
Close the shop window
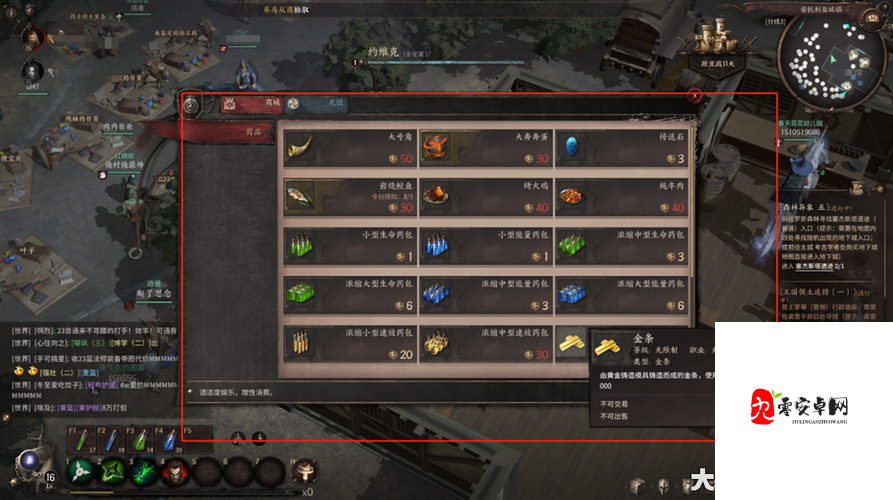coord(695,96)
